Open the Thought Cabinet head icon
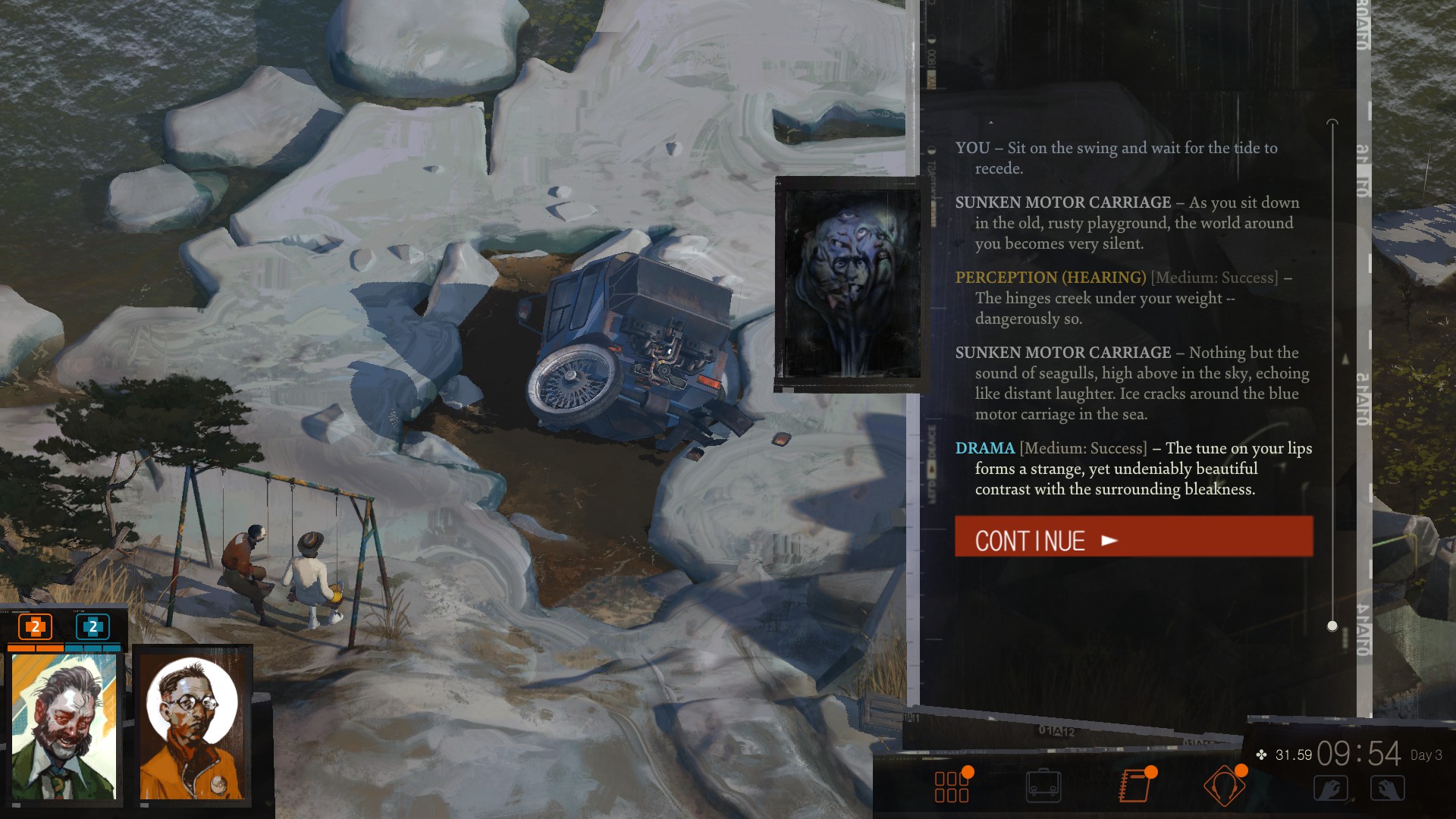The height and width of the screenshot is (819, 1456). point(1224,786)
